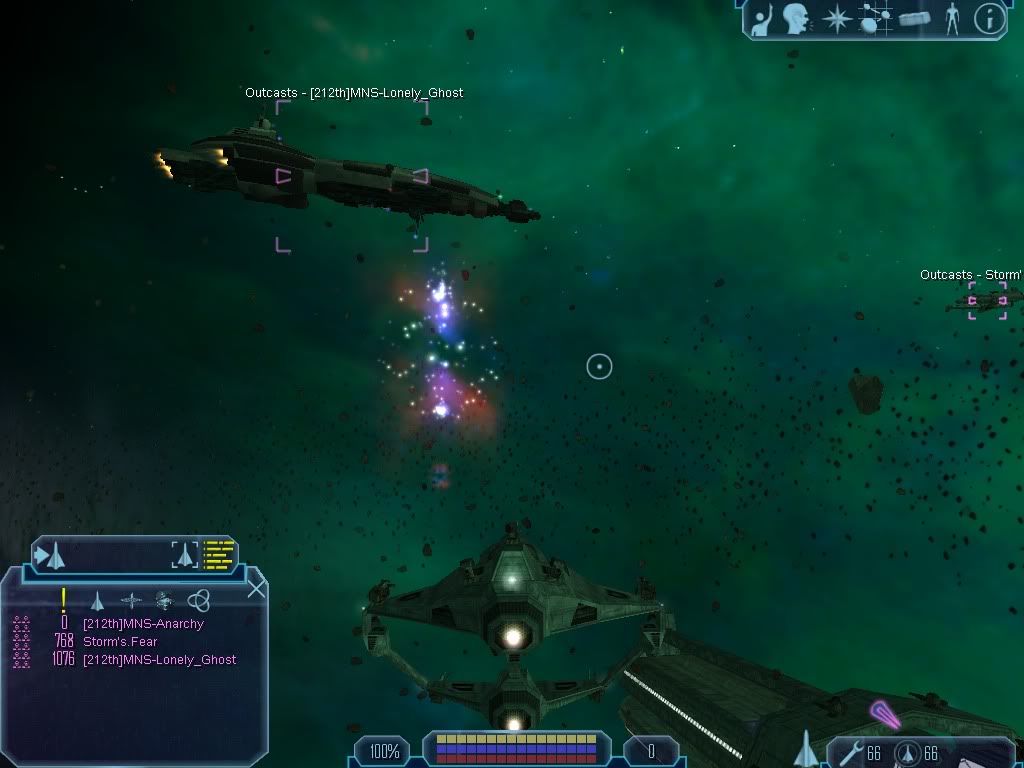The width and height of the screenshot is (1024, 768).
Task: Show all contacts with the interlocked rings filter
Action: (x=198, y=601)
